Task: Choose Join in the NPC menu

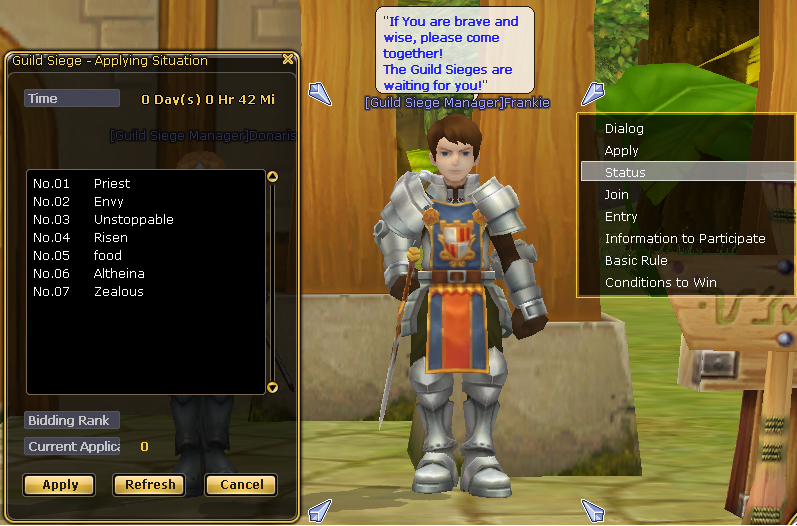Action: click(616, 195)
